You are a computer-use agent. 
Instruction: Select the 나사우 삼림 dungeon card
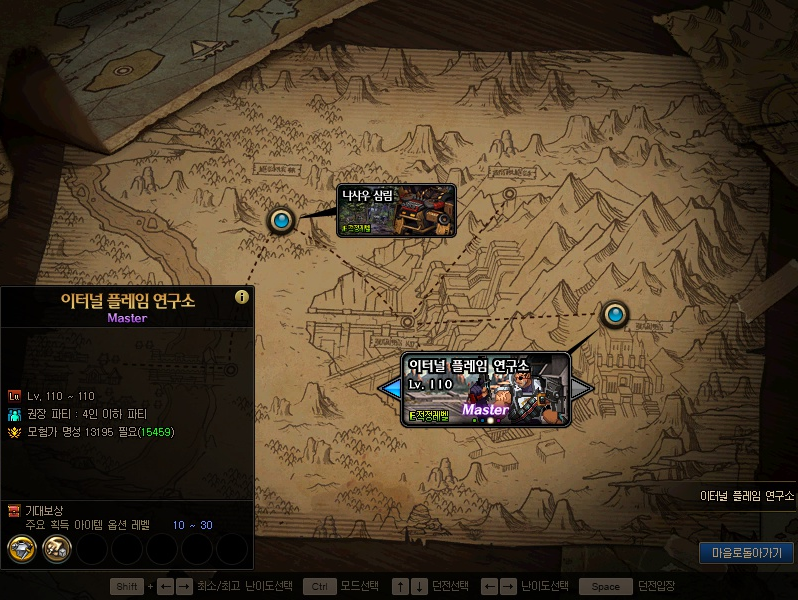396,210
